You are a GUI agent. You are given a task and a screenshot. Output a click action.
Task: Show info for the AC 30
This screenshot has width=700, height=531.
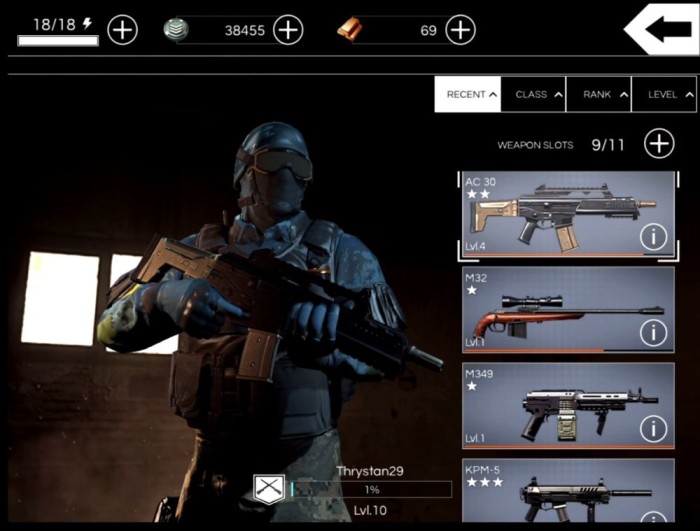654,237
